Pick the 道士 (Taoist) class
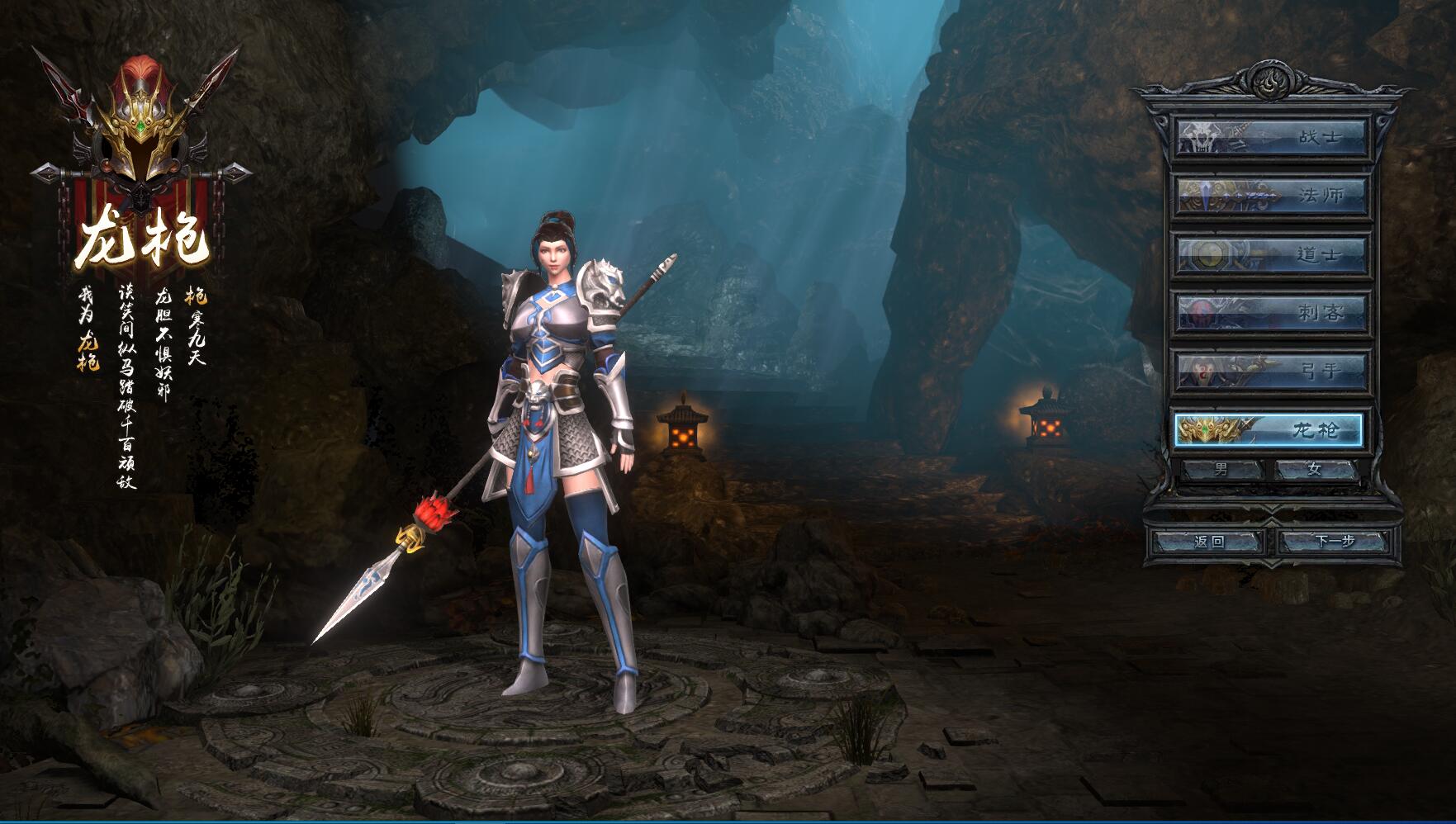 (x=1271, y=254)
